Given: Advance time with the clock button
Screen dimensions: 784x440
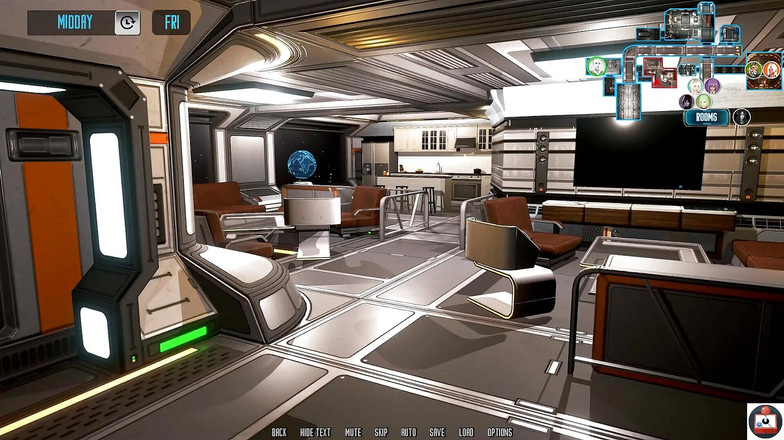Looking at the screenshot, I should [127, 22].
